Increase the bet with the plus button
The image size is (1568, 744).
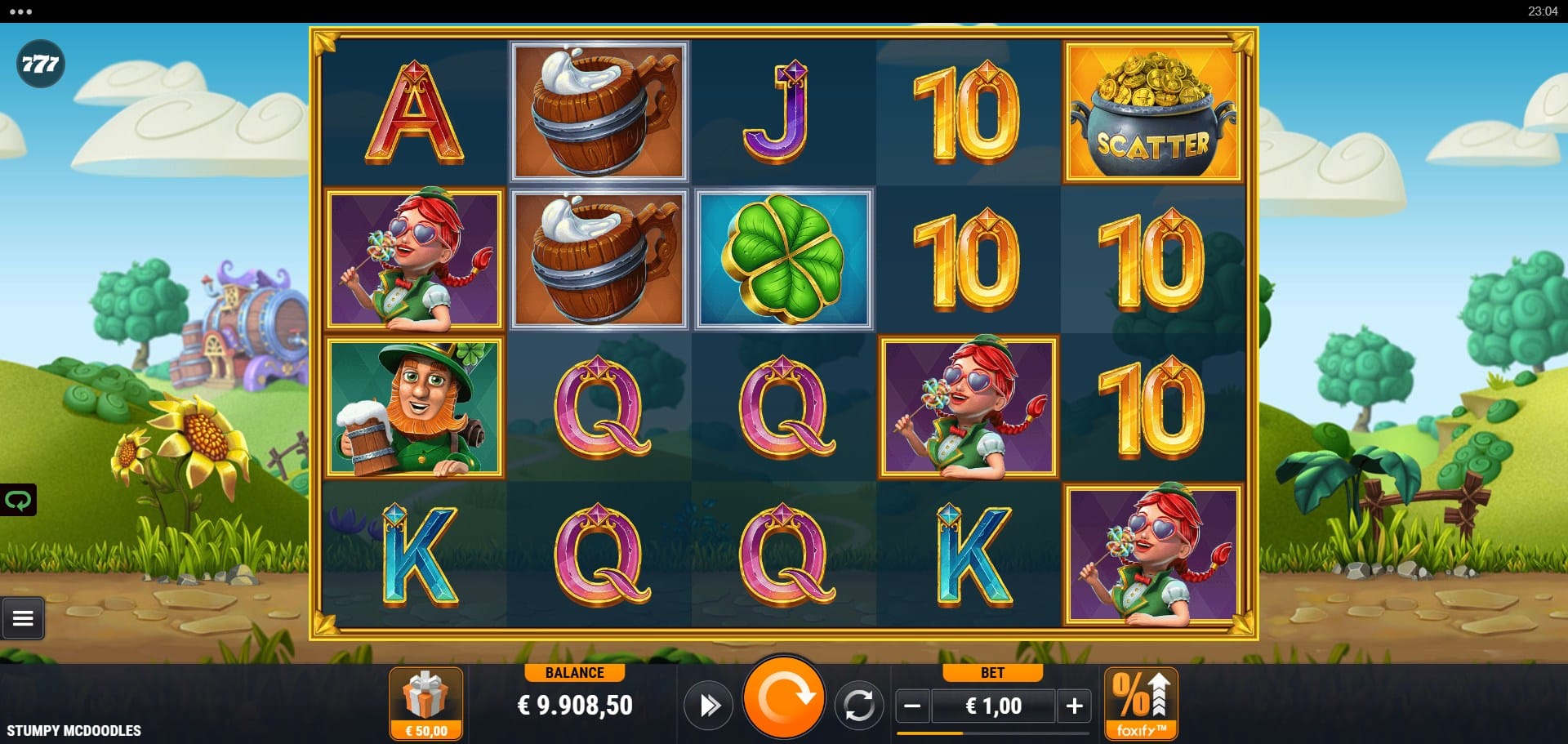1074,706
